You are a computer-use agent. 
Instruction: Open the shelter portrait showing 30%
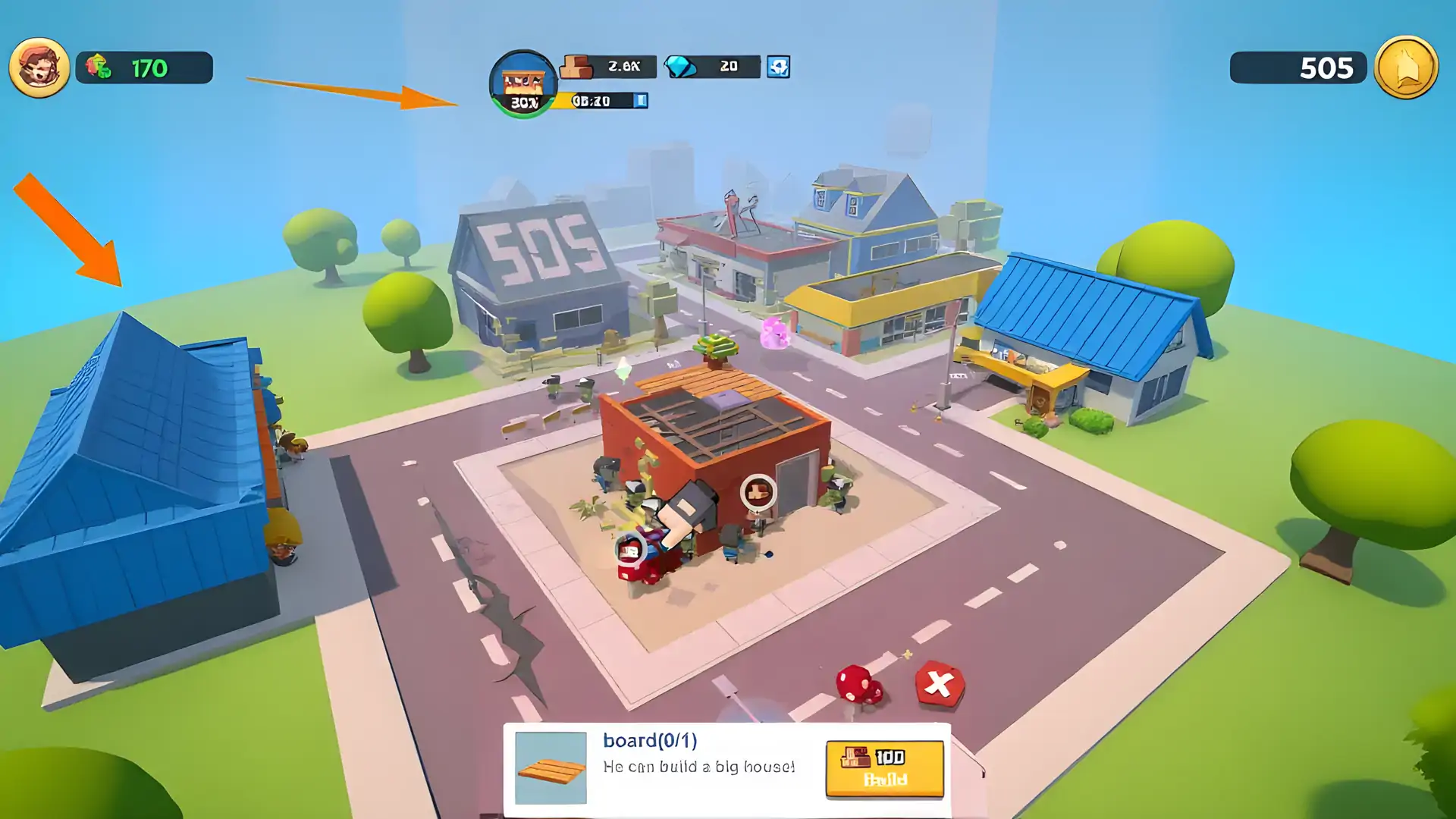pyautogui.click(x=522, y=83)
